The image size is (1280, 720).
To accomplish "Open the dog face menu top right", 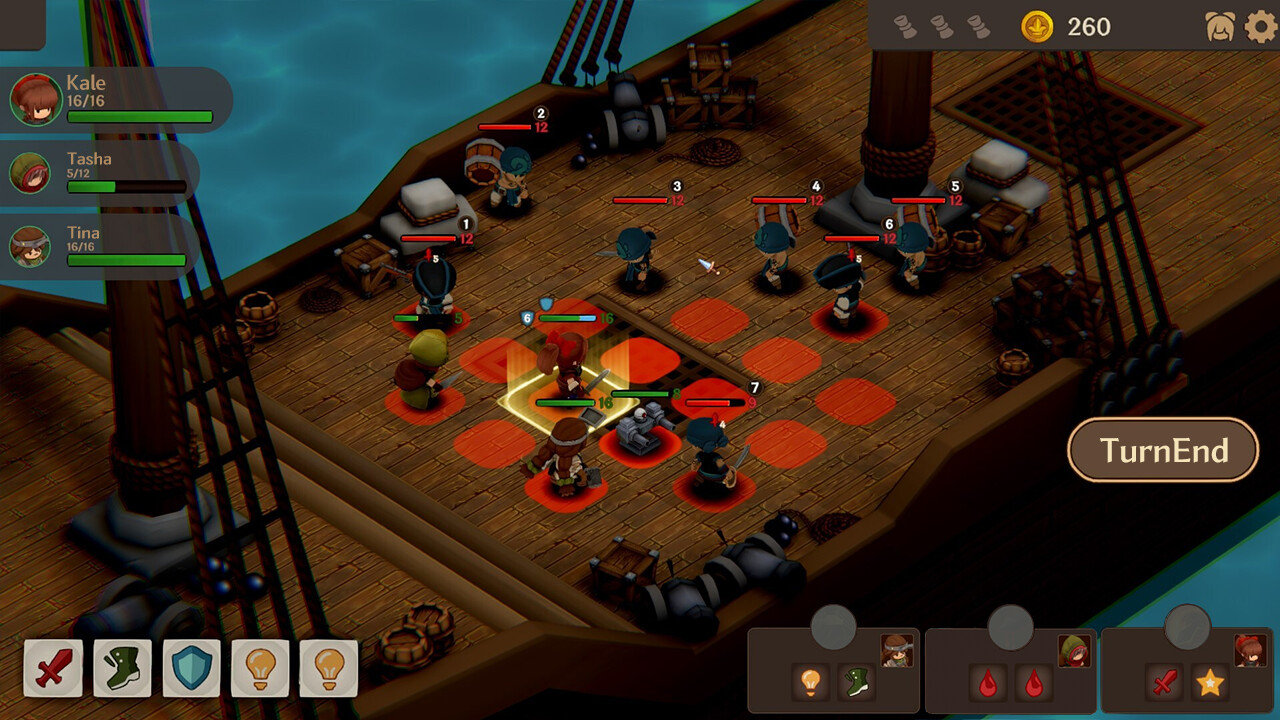I will [1221, 27].
